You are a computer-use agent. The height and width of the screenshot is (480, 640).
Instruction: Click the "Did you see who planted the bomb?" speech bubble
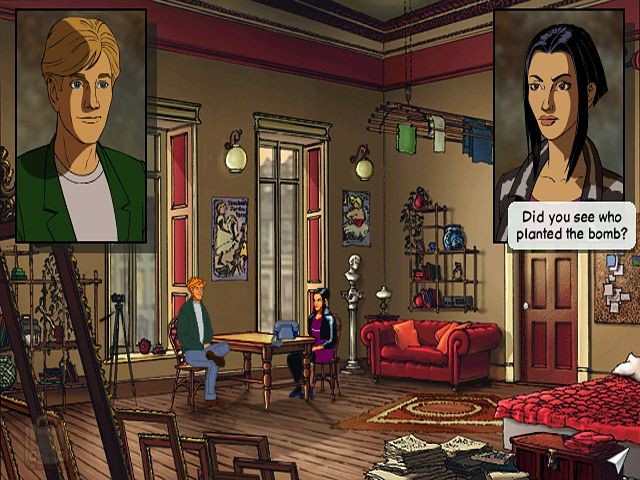[572, 227]
